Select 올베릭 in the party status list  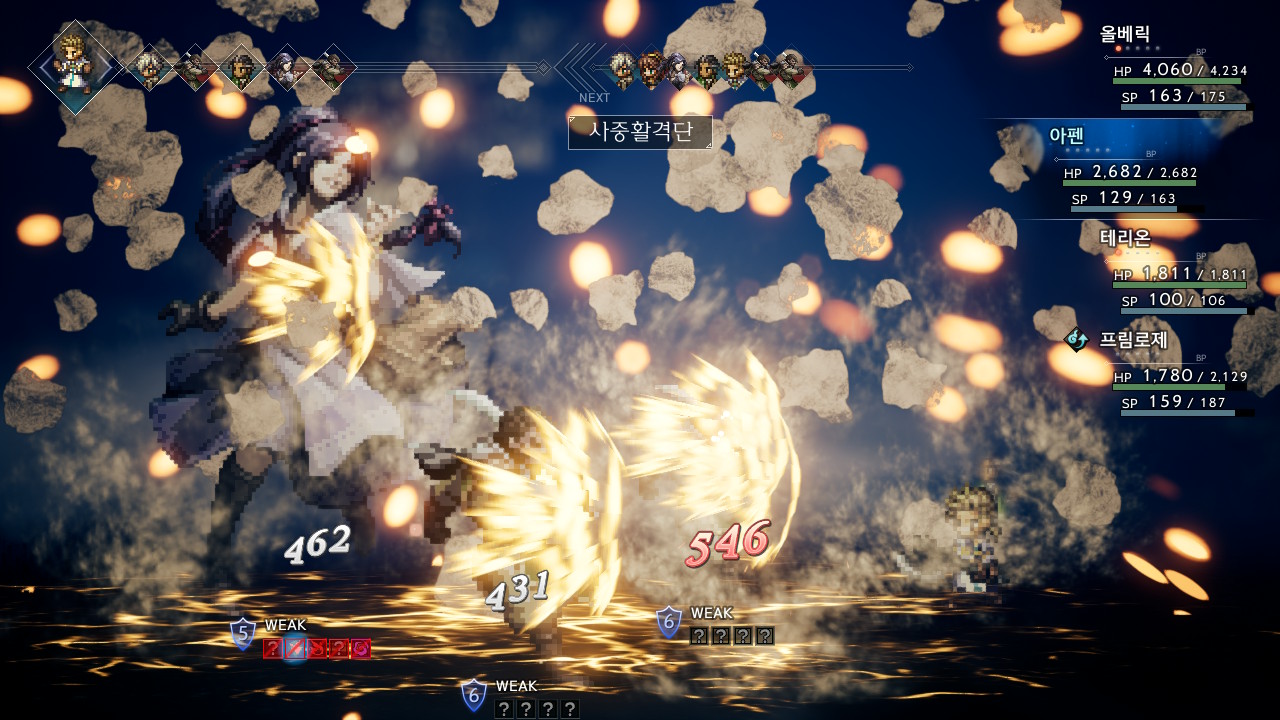click(1125, 34)
